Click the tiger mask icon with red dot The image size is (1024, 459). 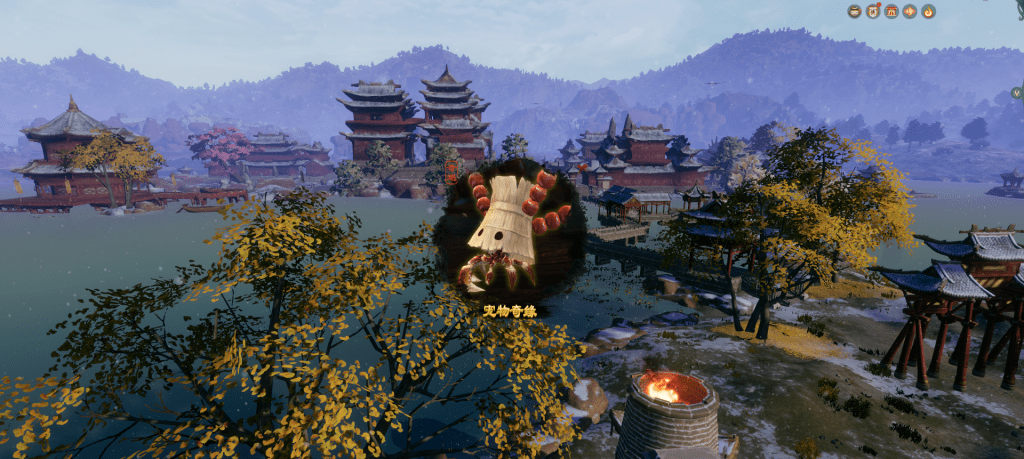click(873, 11)
